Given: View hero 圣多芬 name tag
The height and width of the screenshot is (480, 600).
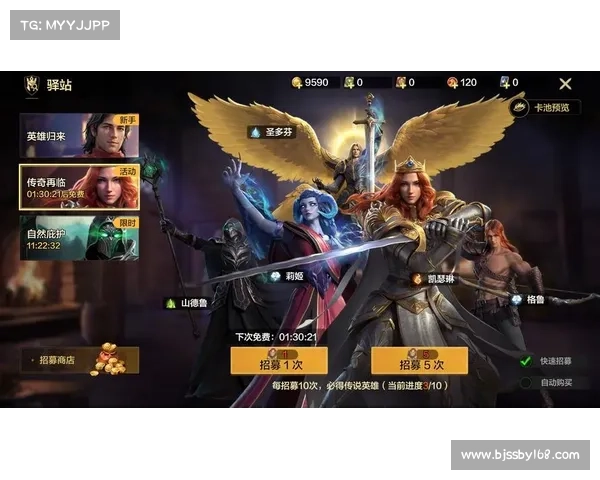Looking at the screenshot, I should click(273, 132).
